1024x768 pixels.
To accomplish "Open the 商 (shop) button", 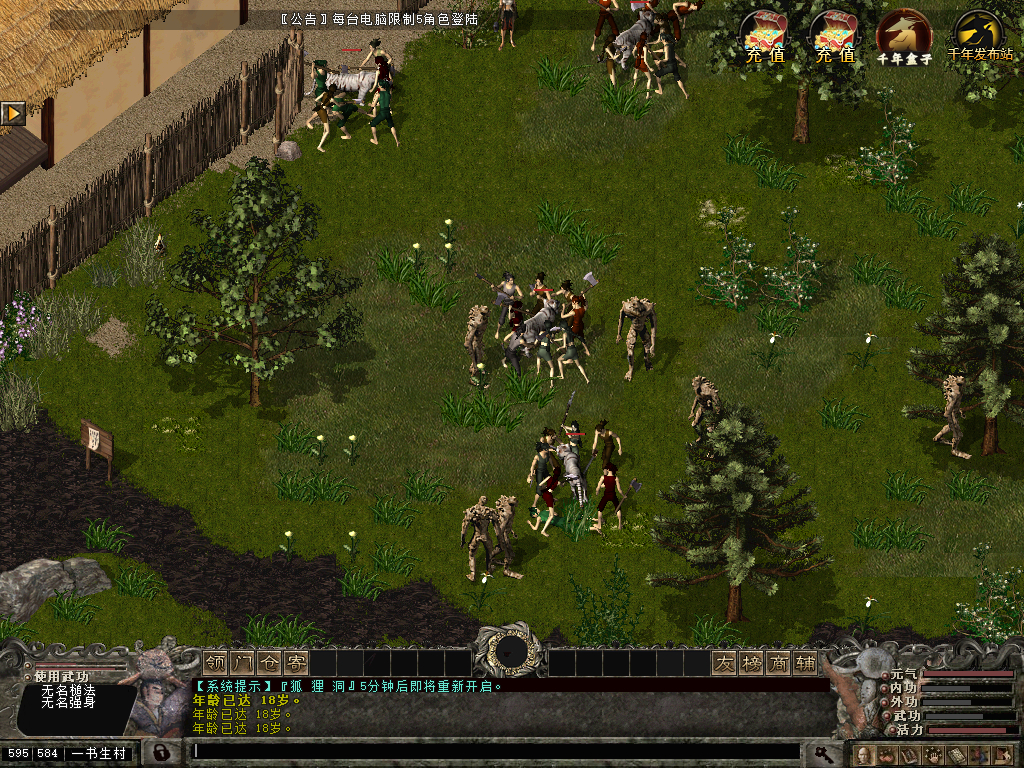I will coord(778,663).
